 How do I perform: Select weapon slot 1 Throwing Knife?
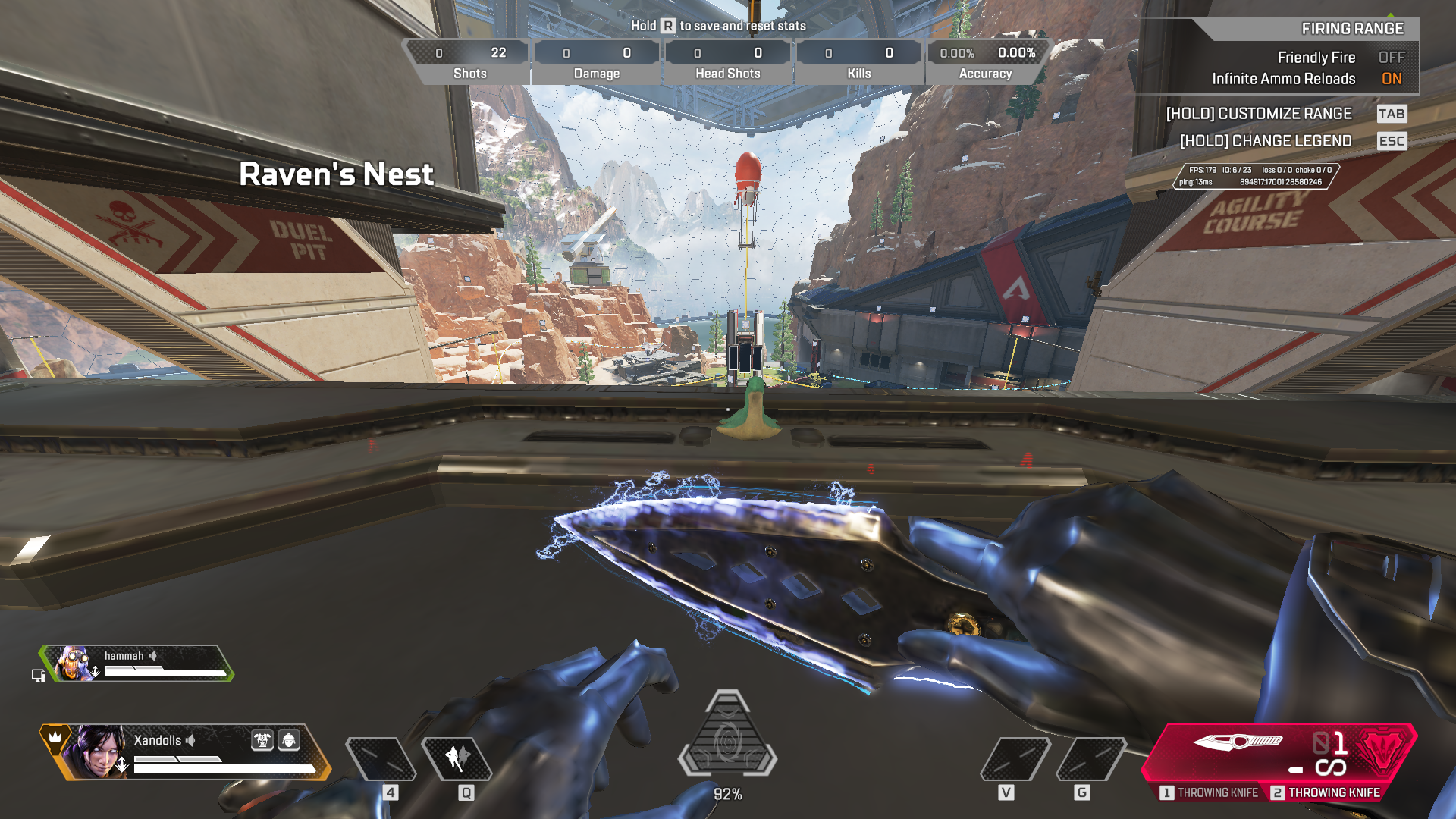1210,792
